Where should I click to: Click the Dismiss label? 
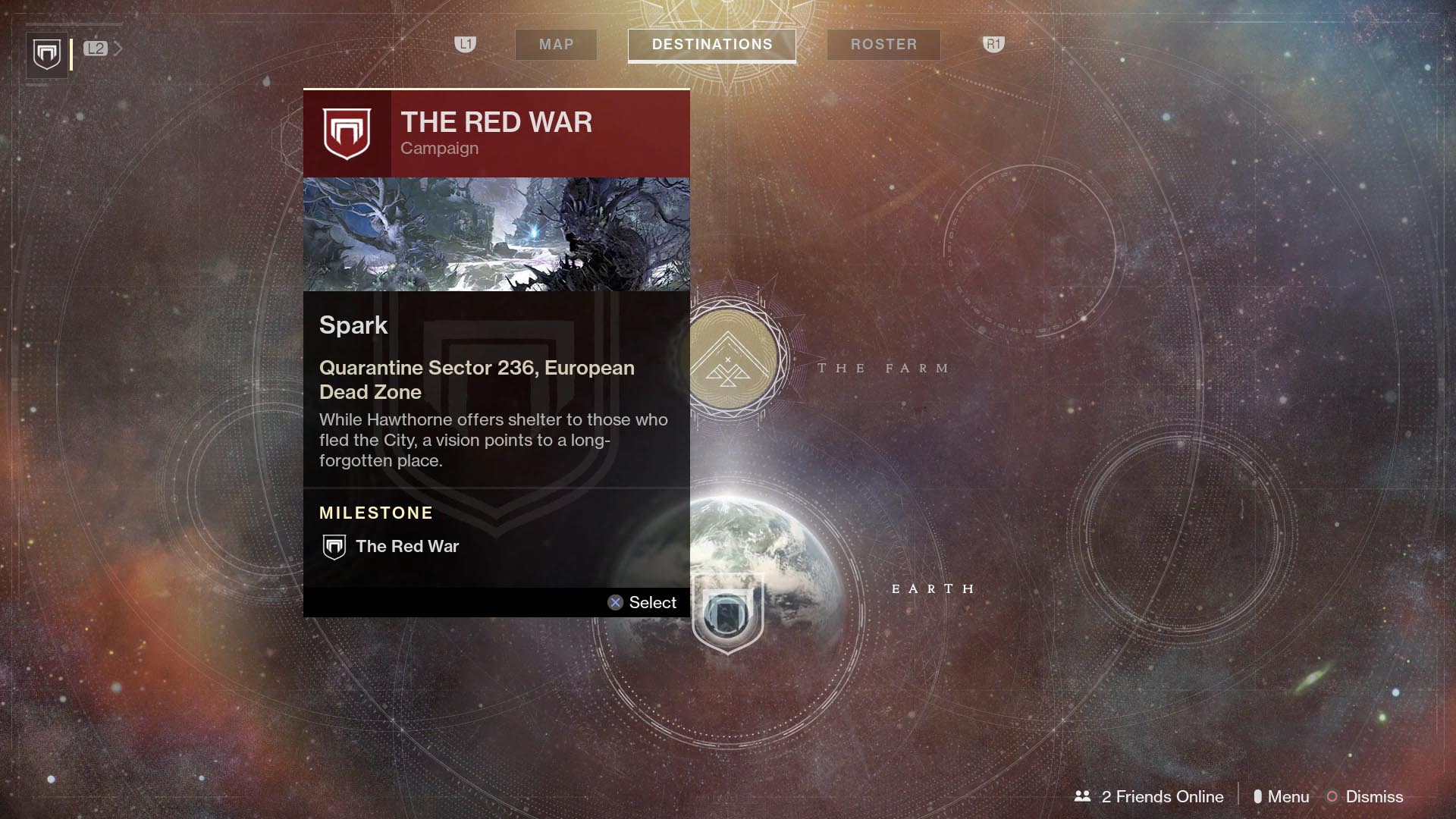[x=1374, y=796]
